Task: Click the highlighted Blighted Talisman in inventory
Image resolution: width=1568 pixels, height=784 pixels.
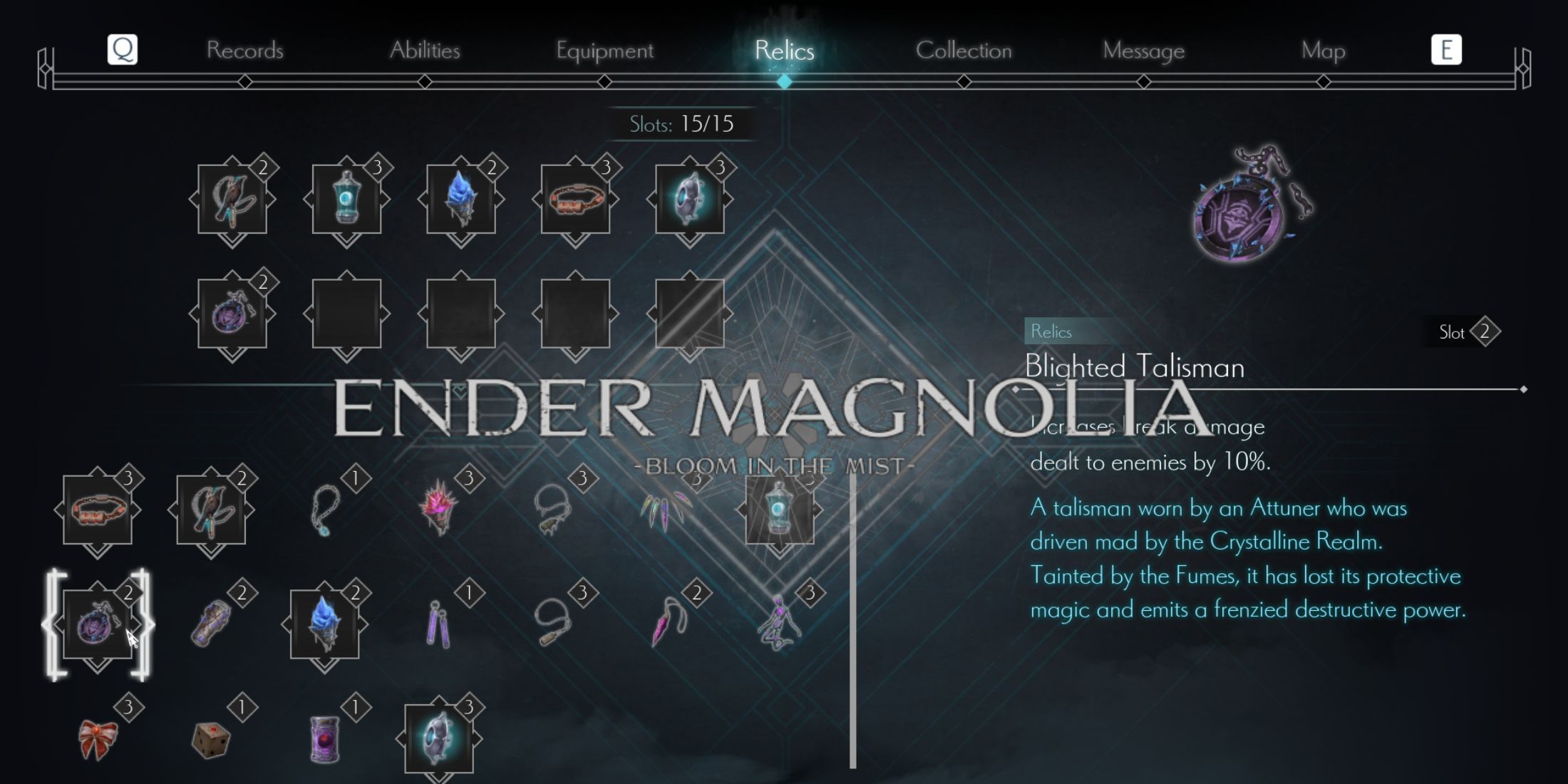Action: click(98, 624)
